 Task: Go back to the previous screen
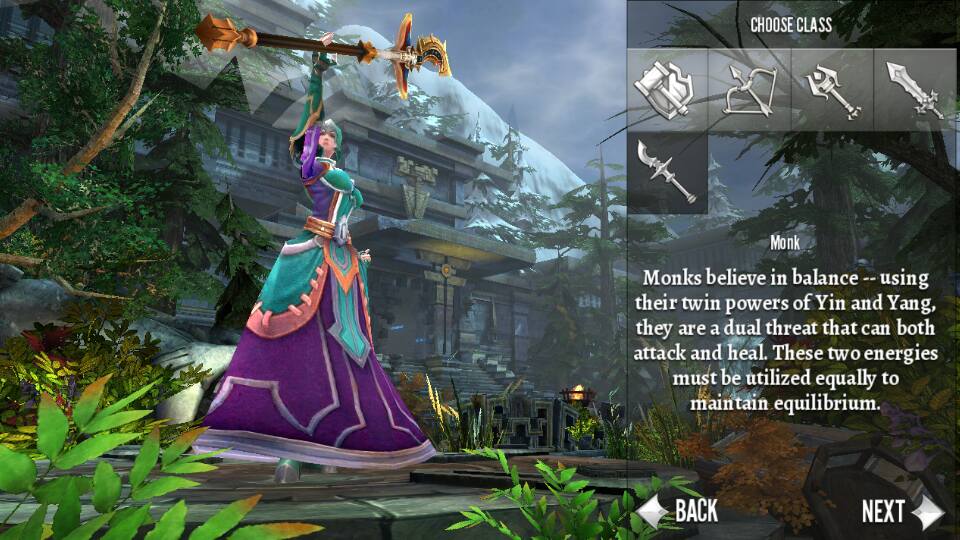679,511
